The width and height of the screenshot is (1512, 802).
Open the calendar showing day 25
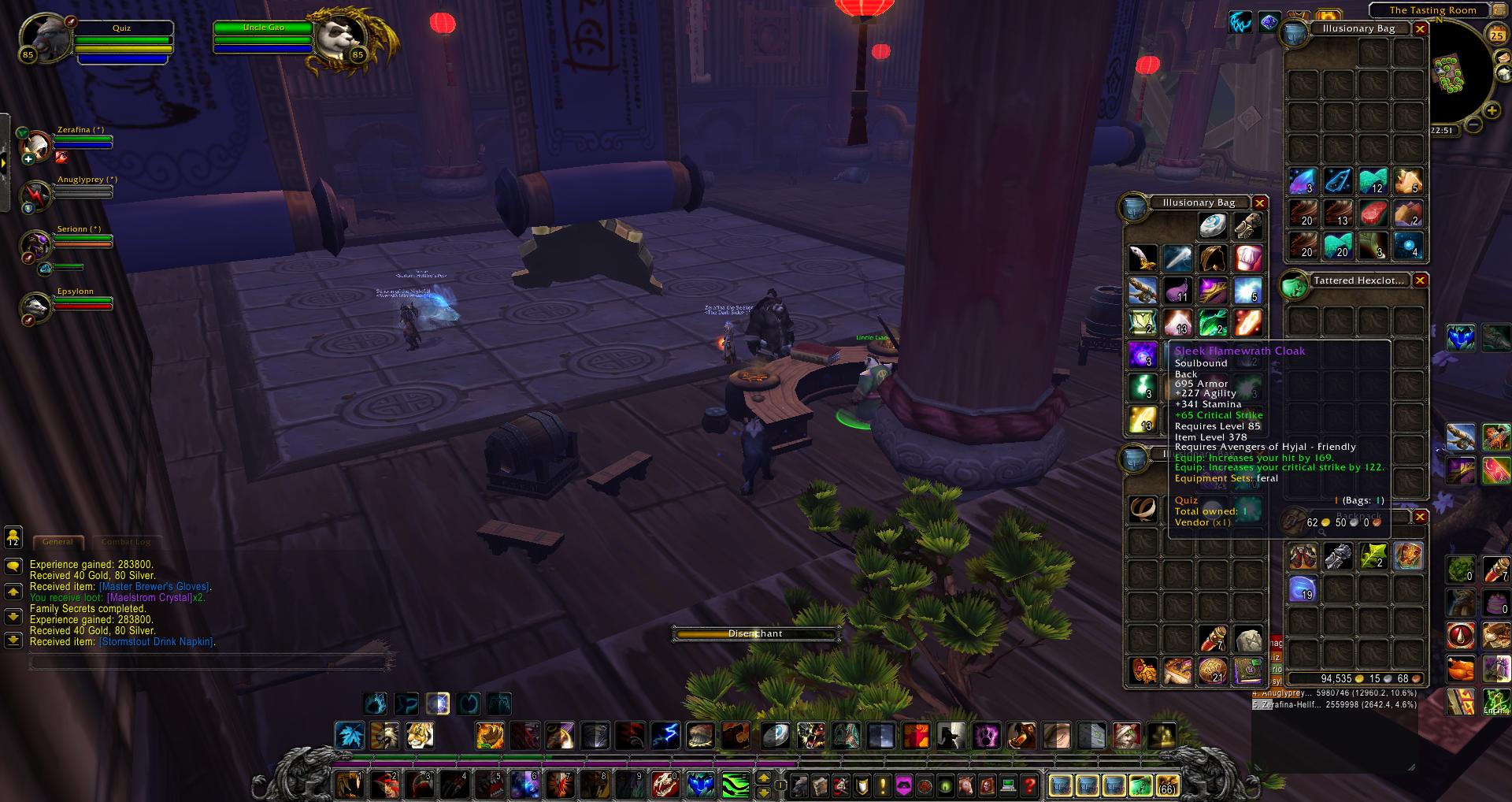(1495, 34)
